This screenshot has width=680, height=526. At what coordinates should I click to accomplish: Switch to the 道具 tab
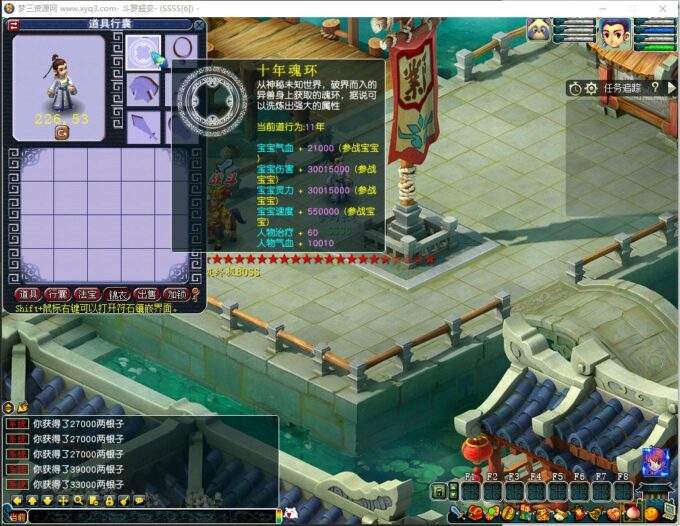[27, 294]
